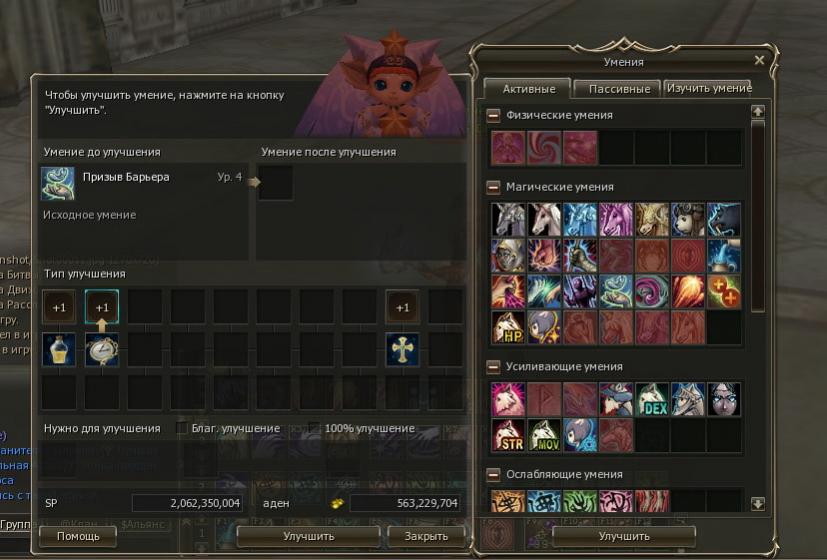Close the enhancement dialog with Закрыть

pos(426,536)
